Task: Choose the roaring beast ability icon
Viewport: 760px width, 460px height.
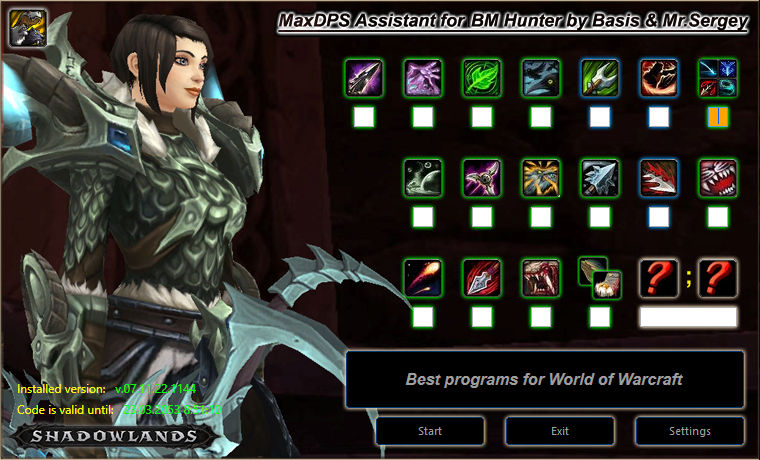Action: coord(541,277)
